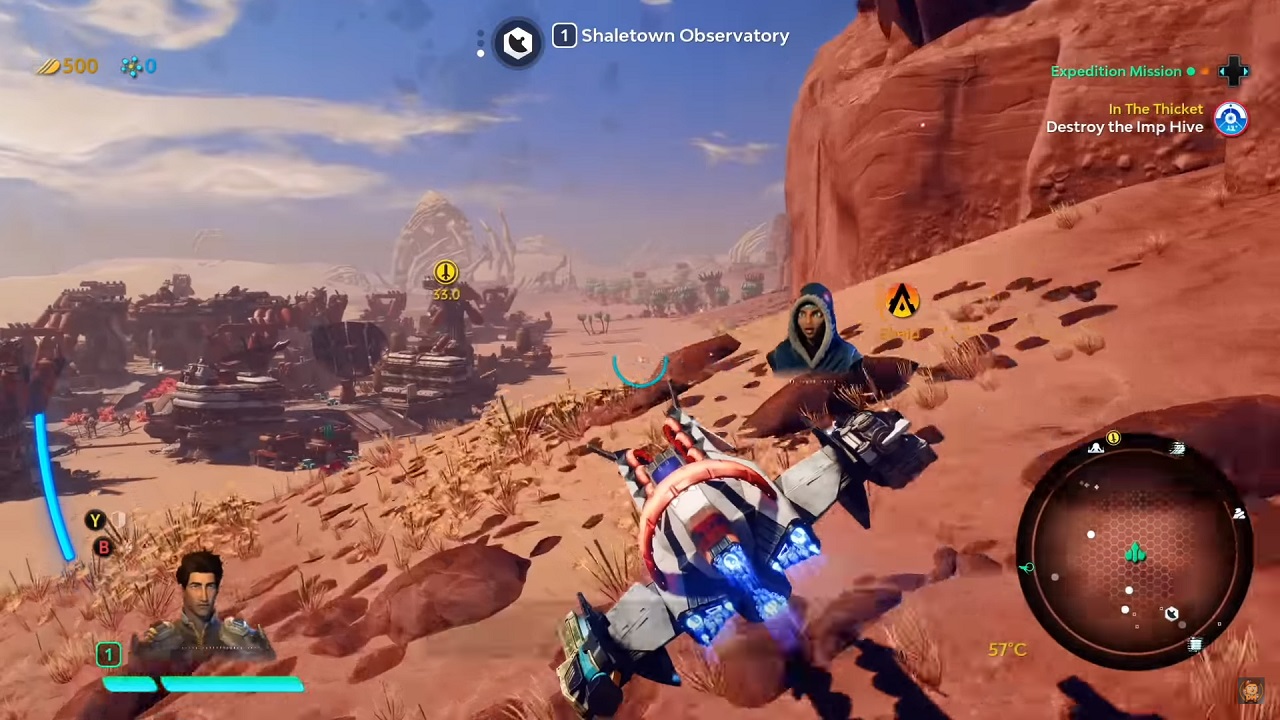Click the white hexagon marker on the minimap
This screenshot has height=720, width=1280.
pos(1171,613)
